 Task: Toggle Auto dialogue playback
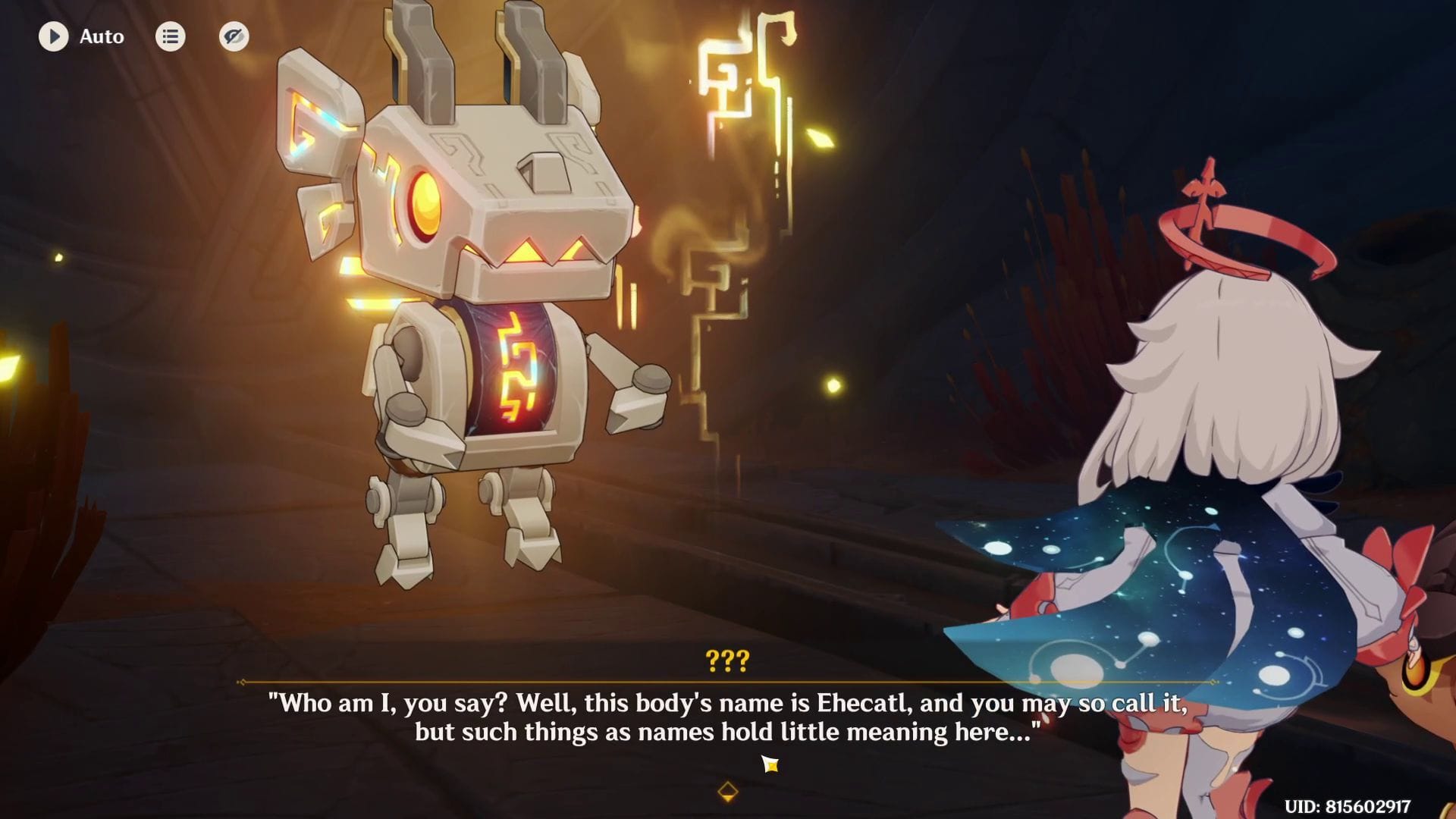54,36
